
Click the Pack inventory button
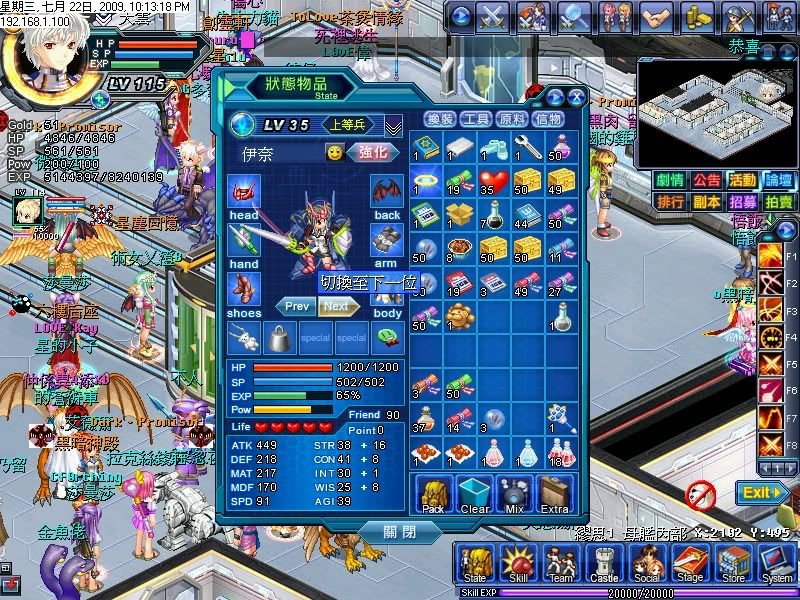pos(434,495)
